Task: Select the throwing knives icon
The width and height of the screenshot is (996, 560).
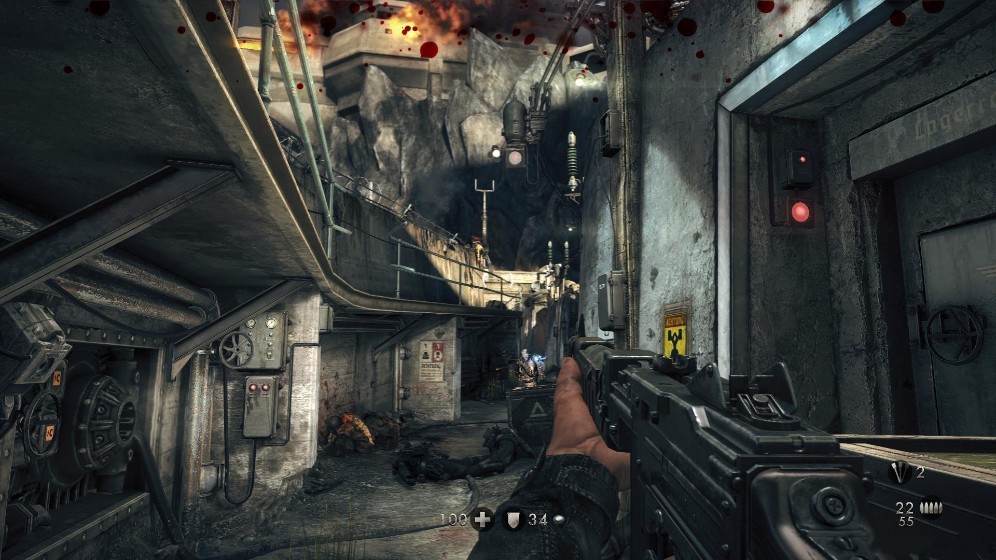Action: tap(902, 473)
